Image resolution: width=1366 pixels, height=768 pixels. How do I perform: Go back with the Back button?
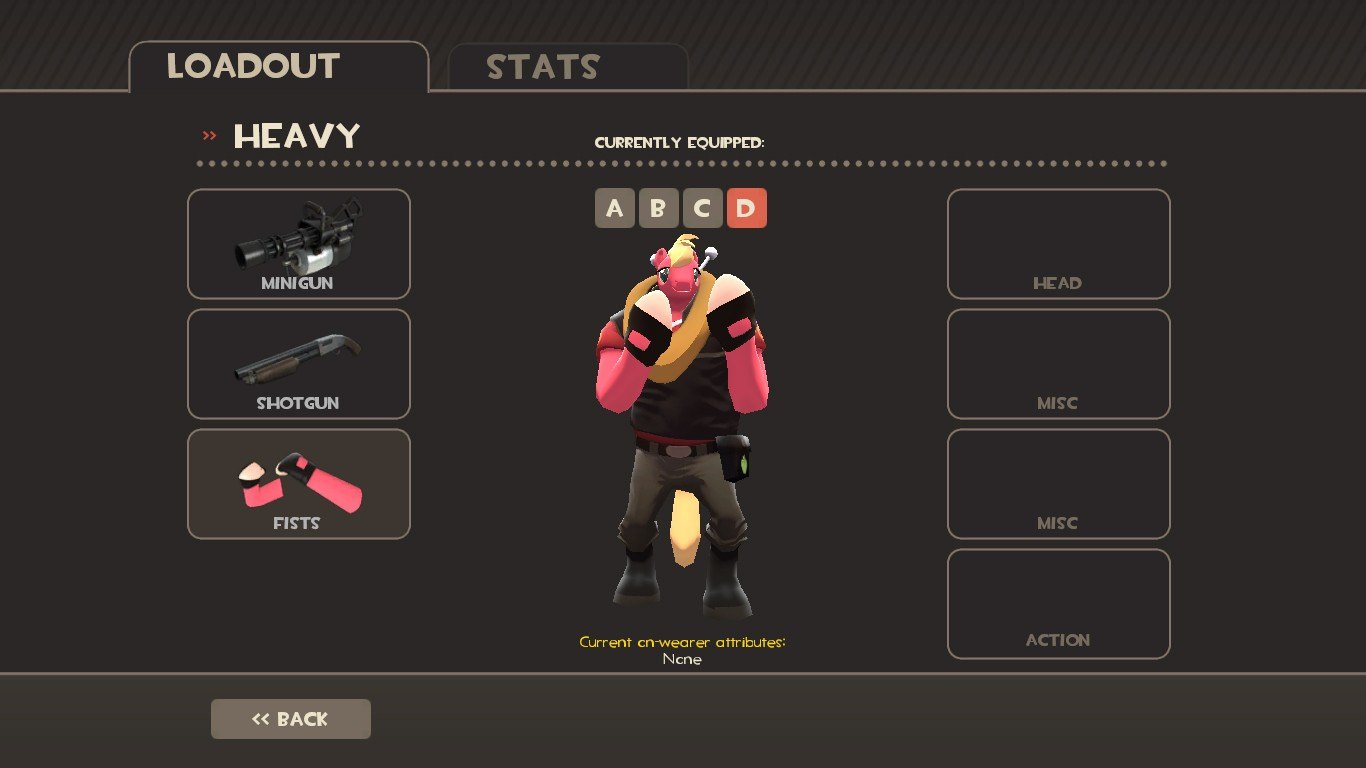(290, 719)
